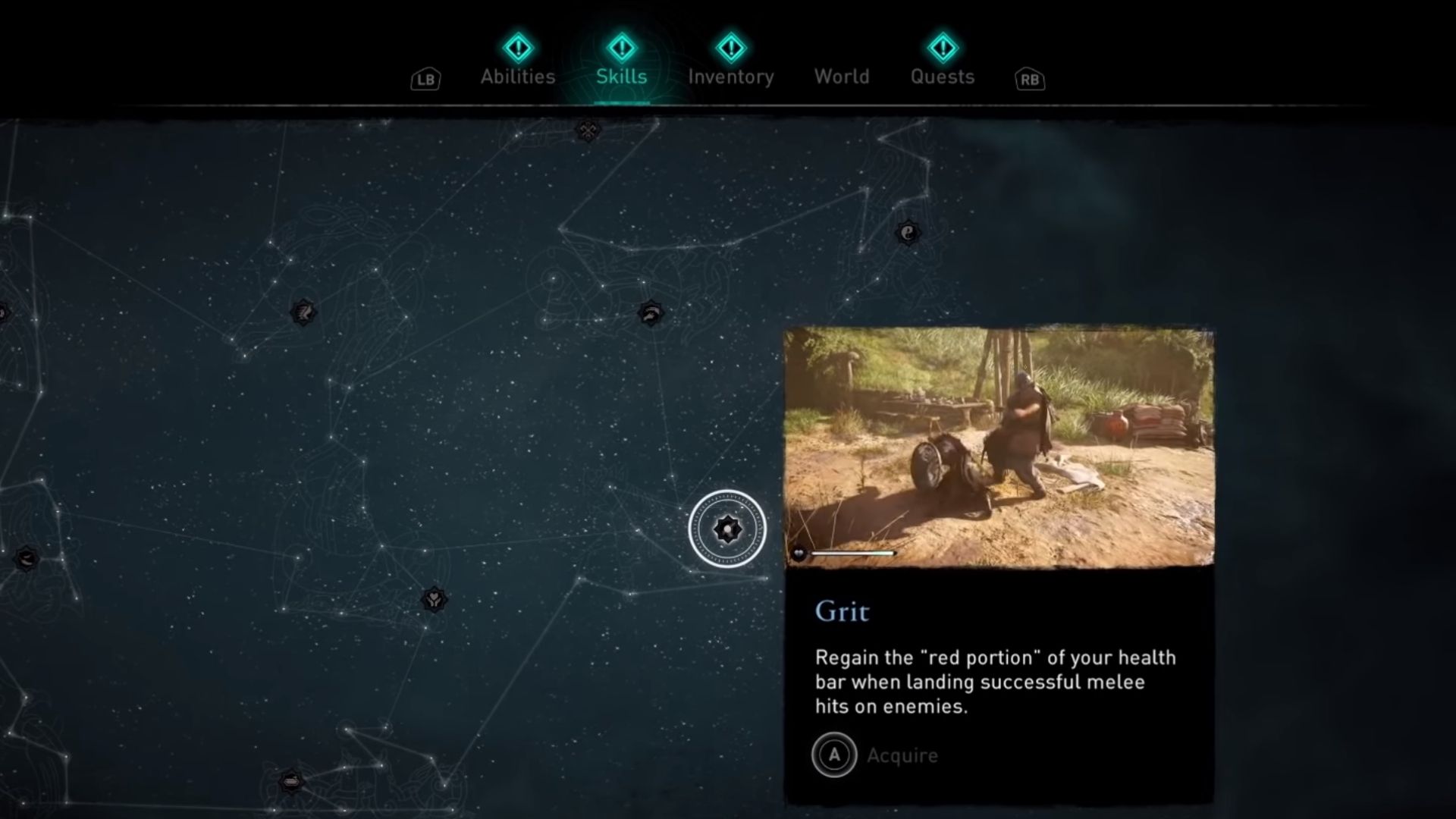Image resolution: width=1456 pixels, height=819 pixels.
Task: Acquire the Grit skill
Action: (876, 755)
